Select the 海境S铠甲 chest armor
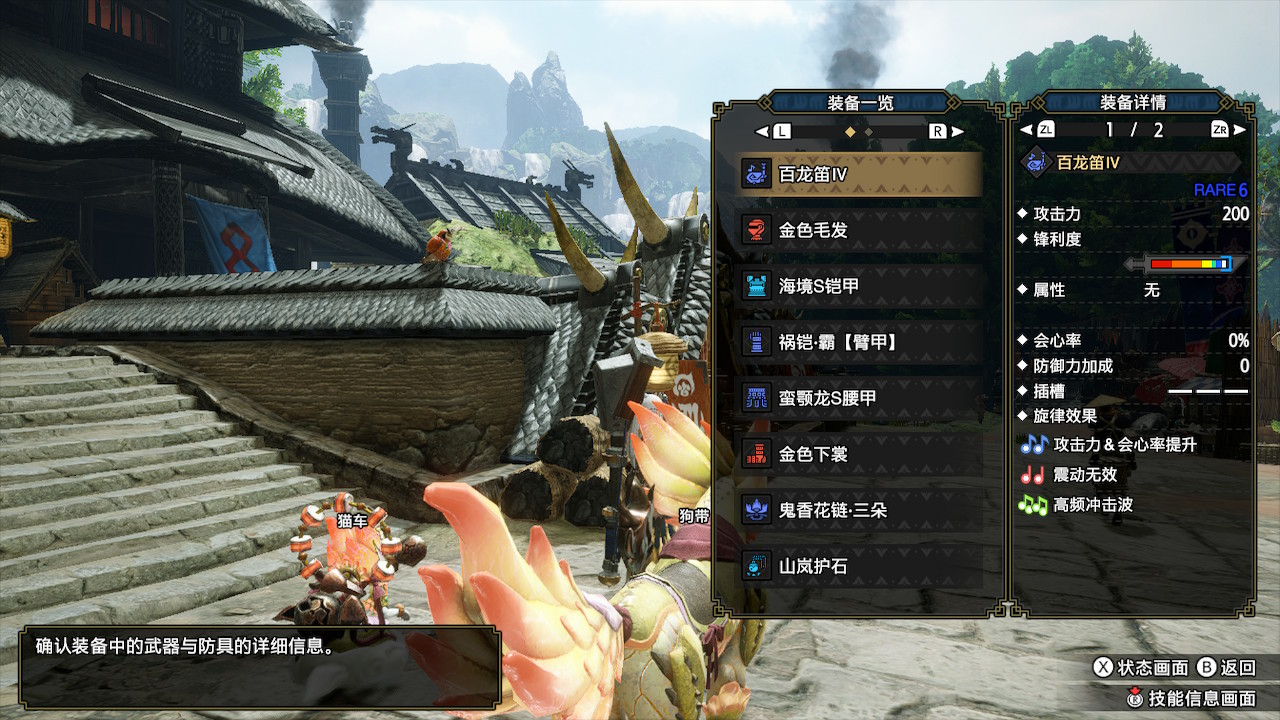Viewport: 1280px width, 720px height. click(x=860, y=286)
